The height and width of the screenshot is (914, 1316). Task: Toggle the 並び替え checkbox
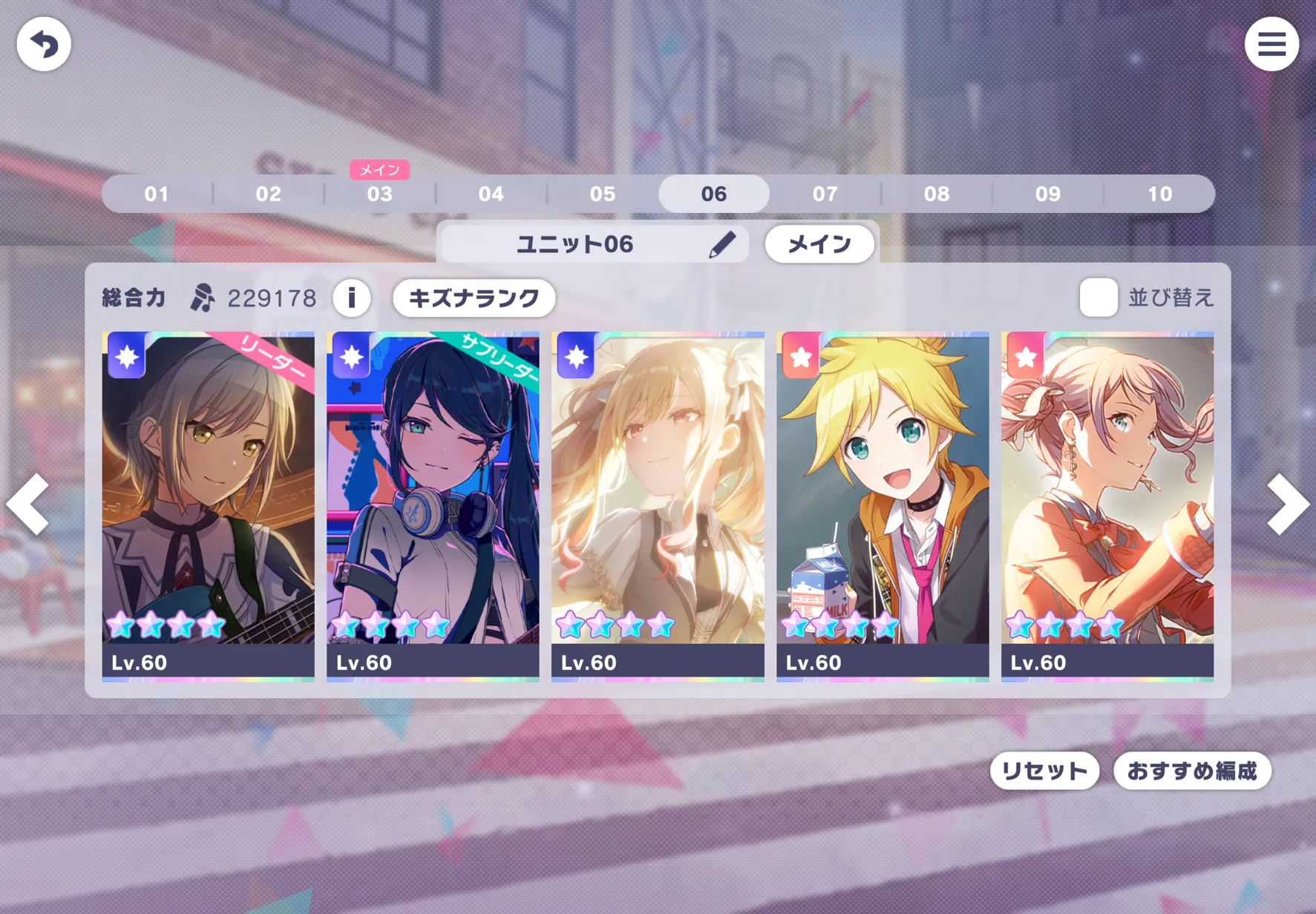1098,298
